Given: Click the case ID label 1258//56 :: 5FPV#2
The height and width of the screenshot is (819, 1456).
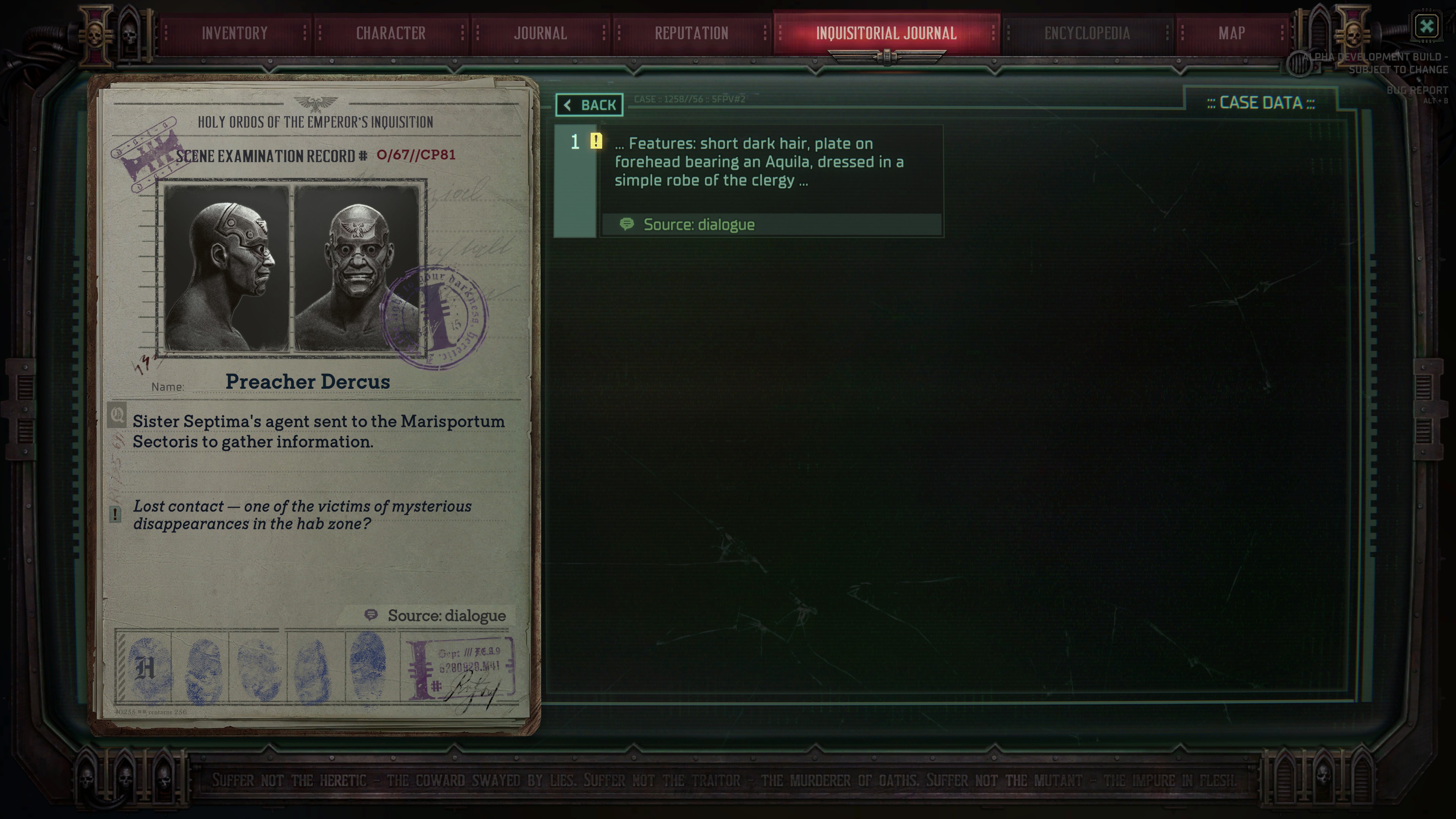Looking at the screenshot, I should (x=690, y=98).
